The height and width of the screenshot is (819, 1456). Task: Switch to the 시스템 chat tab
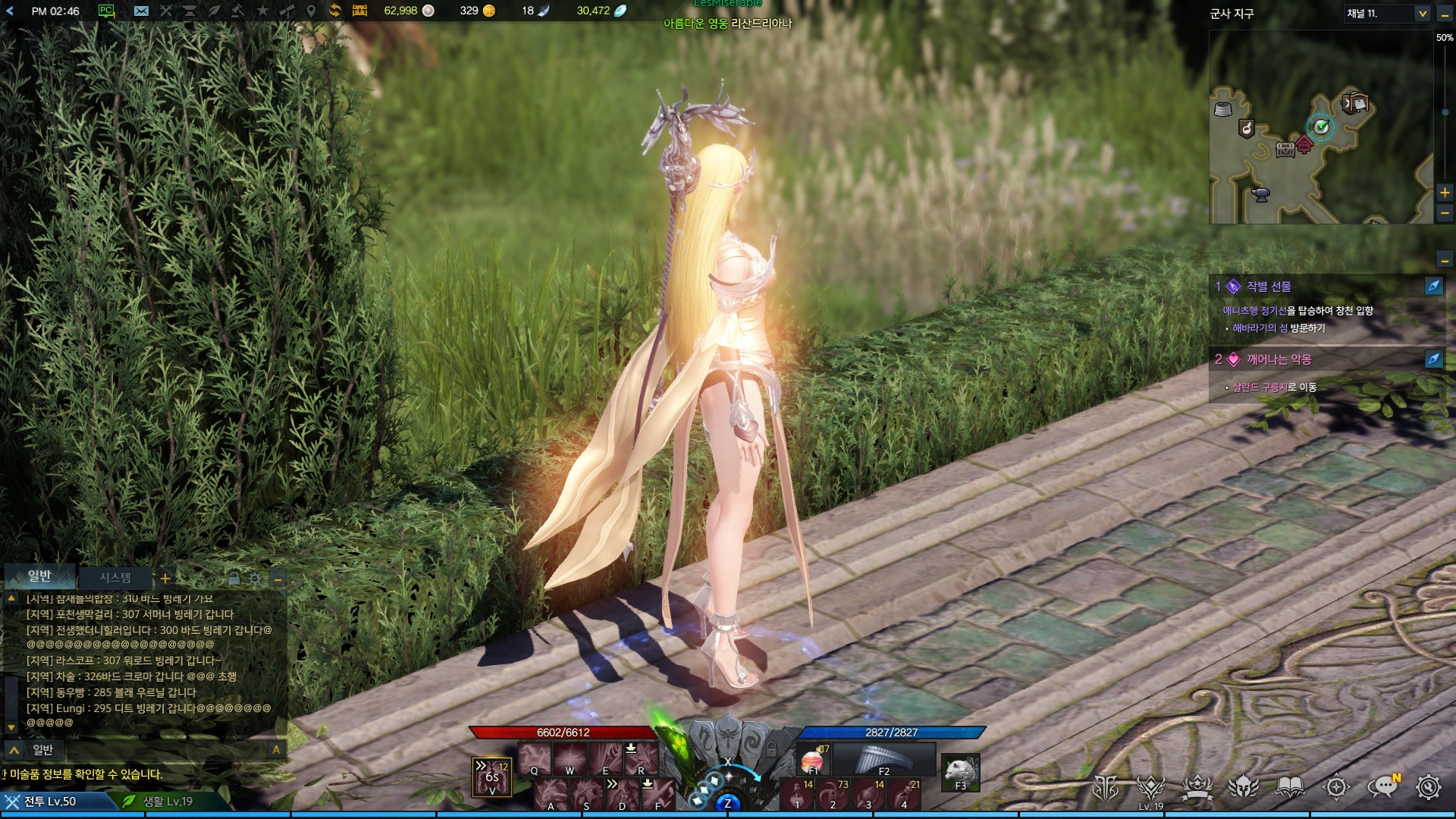click(115, 578)
